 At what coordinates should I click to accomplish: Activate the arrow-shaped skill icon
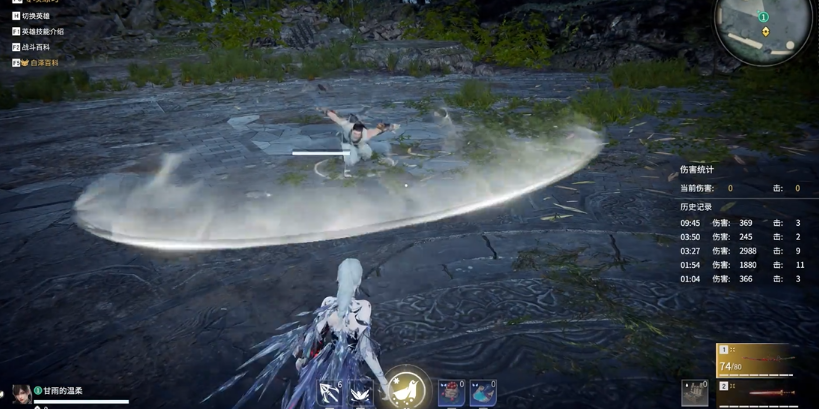point(330,392)
